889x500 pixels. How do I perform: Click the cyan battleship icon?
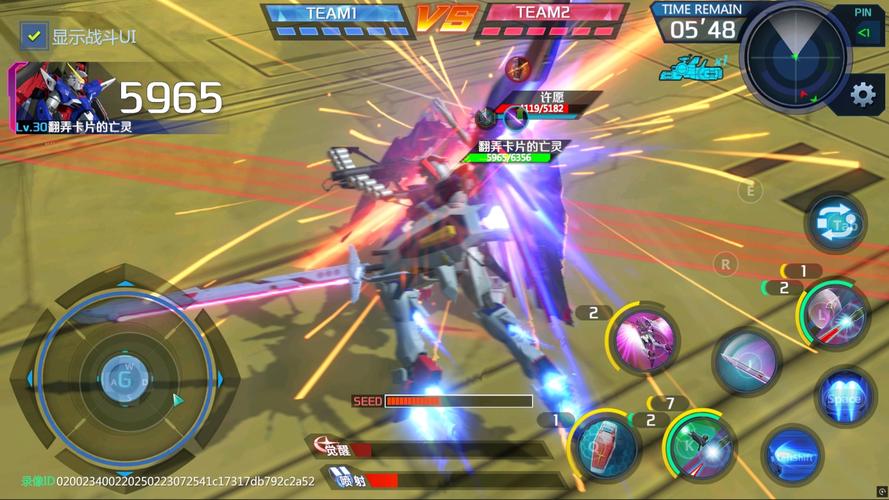692,70
